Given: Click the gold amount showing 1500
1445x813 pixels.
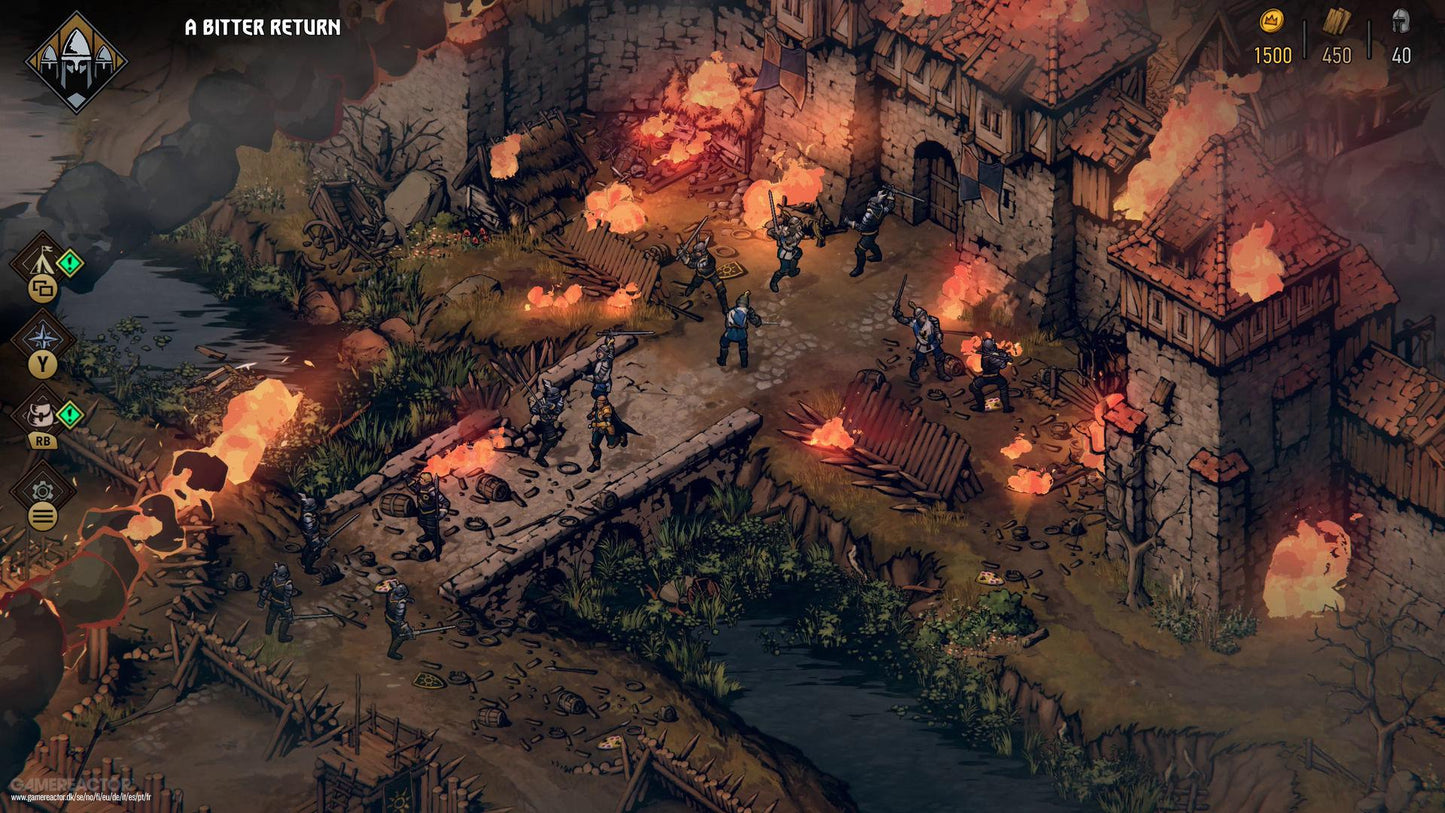Looking at the screenshot, I should pyautogui.click(x=1272, y=54).
